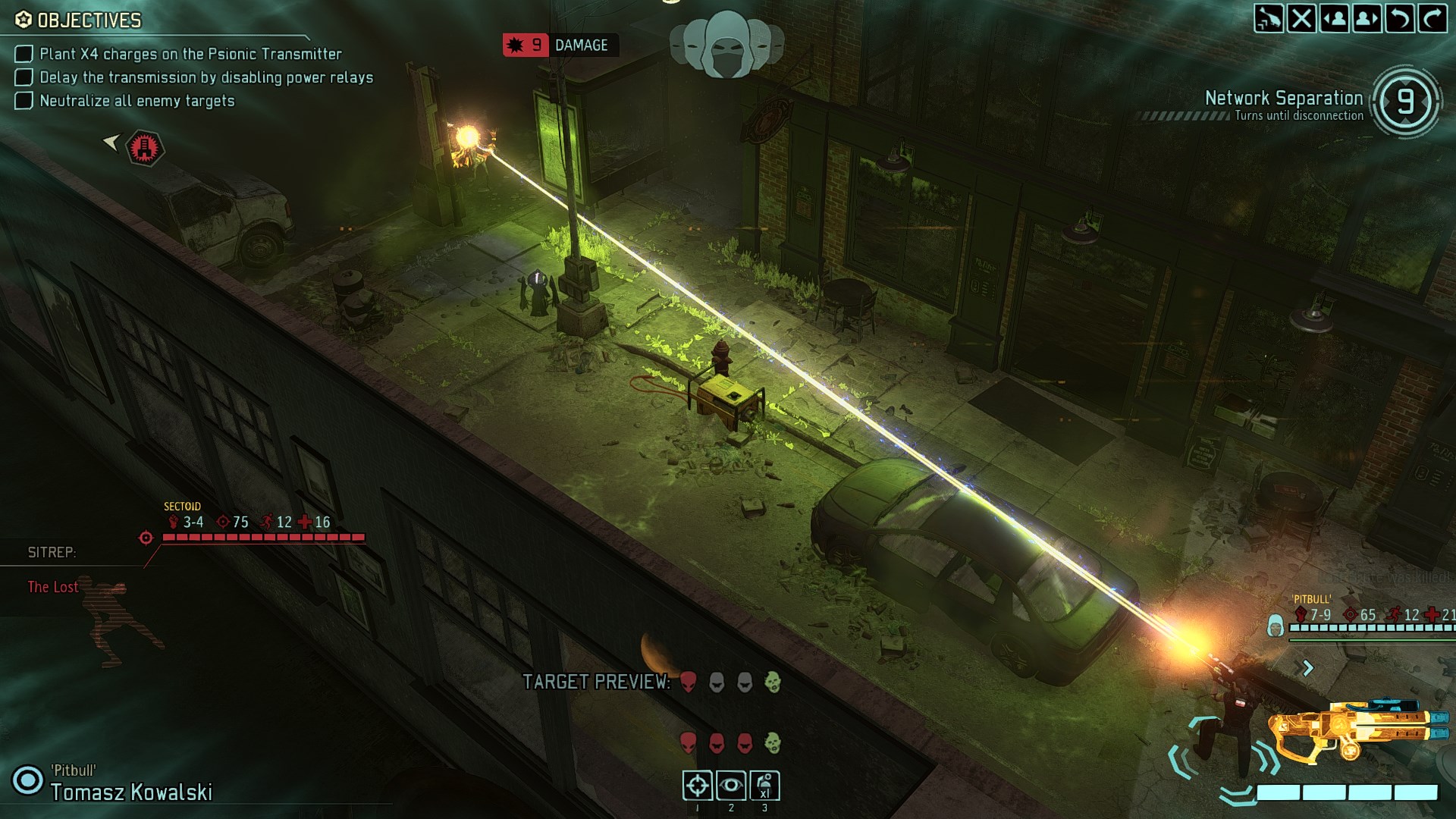Select the previous soldier button
Viewport: 1456px width, 819px height.
[x=1335, y=18]
